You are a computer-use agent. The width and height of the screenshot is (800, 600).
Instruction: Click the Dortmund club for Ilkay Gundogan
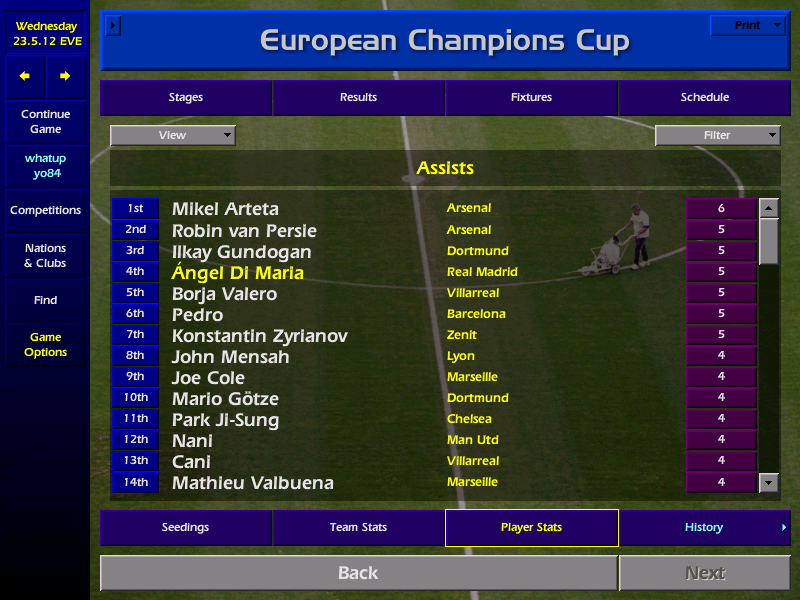pyautogui.click(x=477, y=251)
